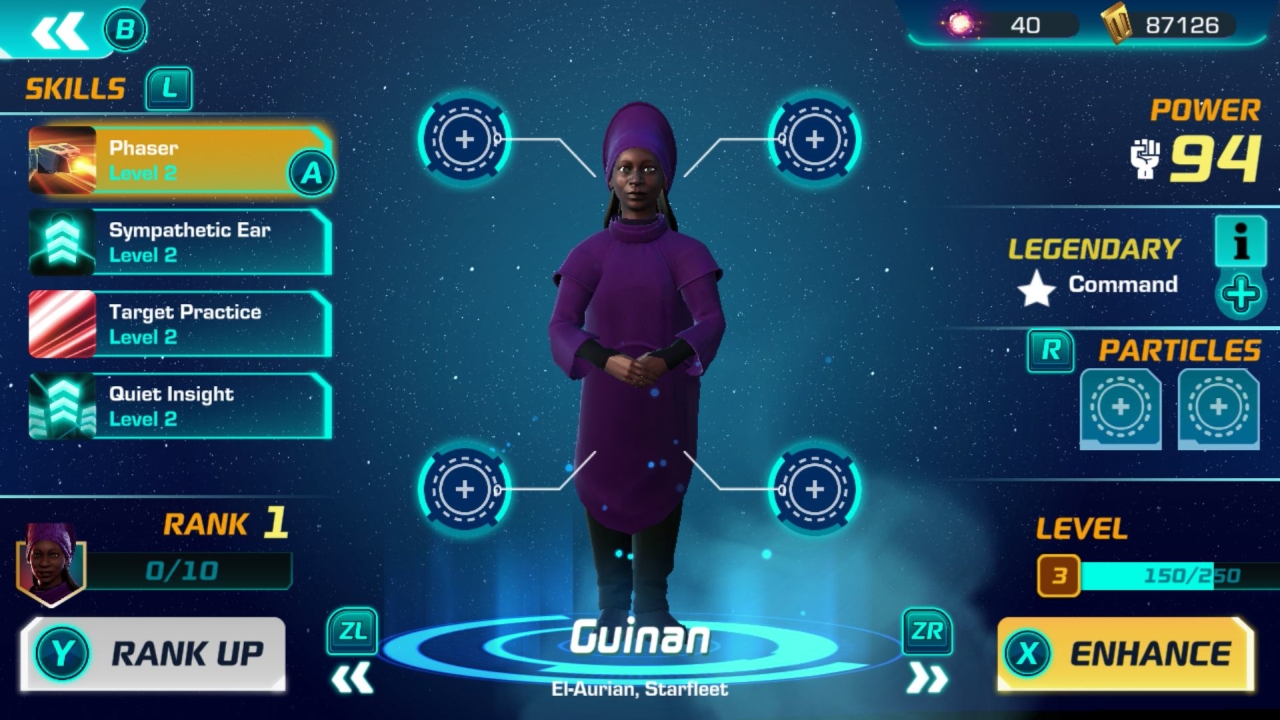Add a gear item in the top-left empty slot
This screenshot has height=720, width=1280.
point(464,139)
